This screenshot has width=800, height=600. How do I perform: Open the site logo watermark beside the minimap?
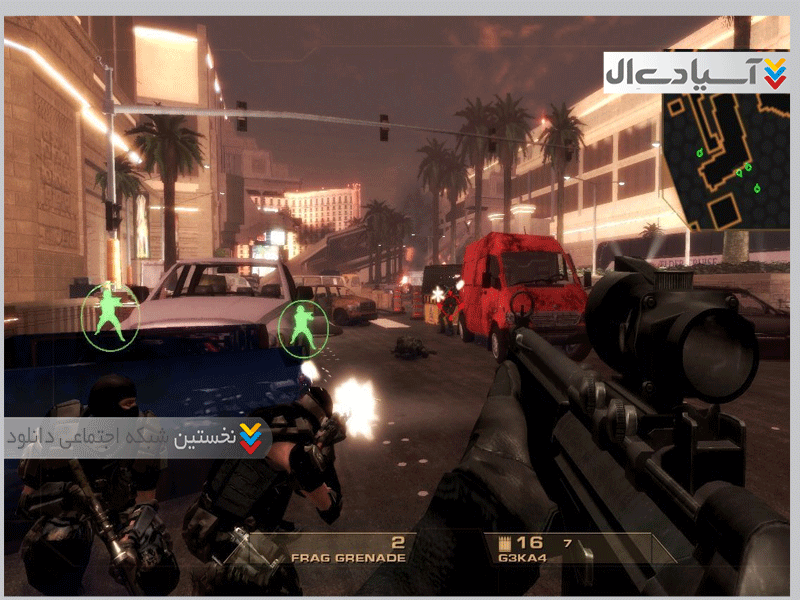[696, 73]
